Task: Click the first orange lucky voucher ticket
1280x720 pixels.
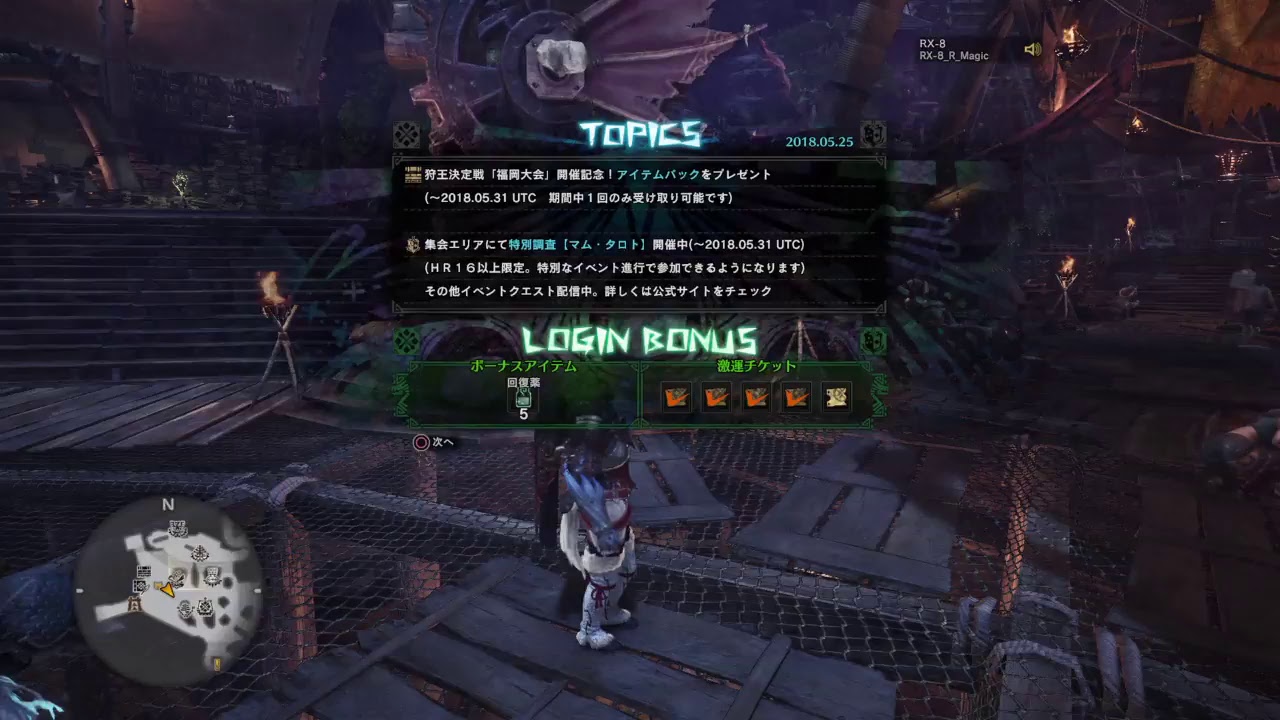Action: click(677, 396)
